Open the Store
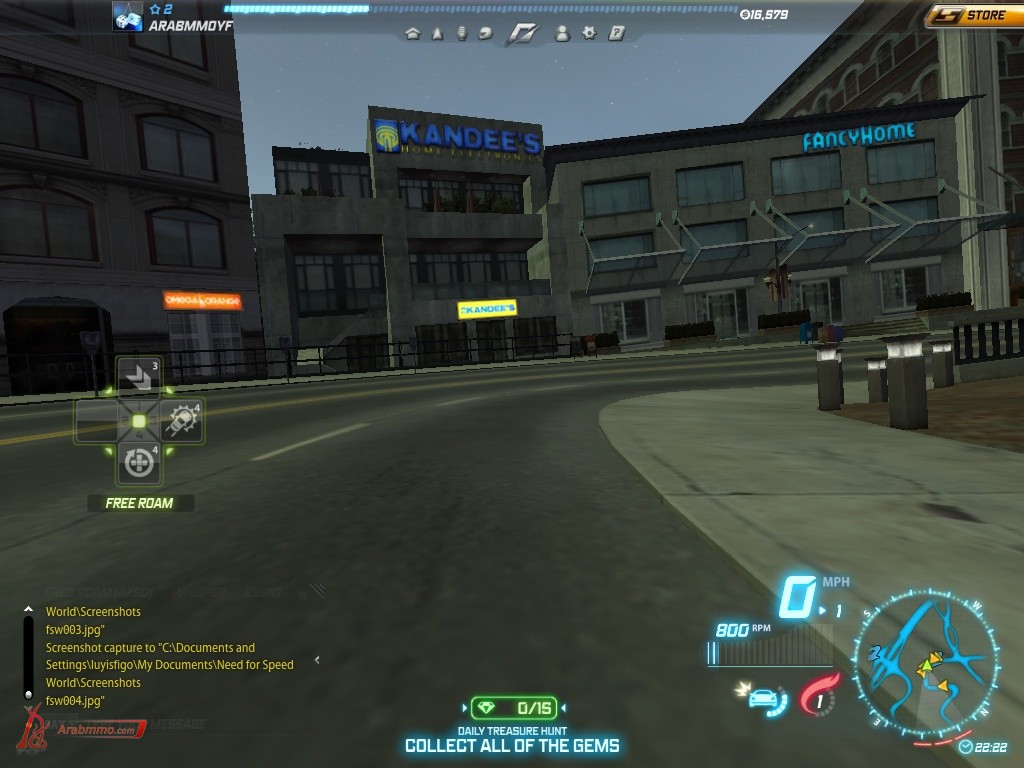Viewport: 1024px width, 768px height. point(974,15)
